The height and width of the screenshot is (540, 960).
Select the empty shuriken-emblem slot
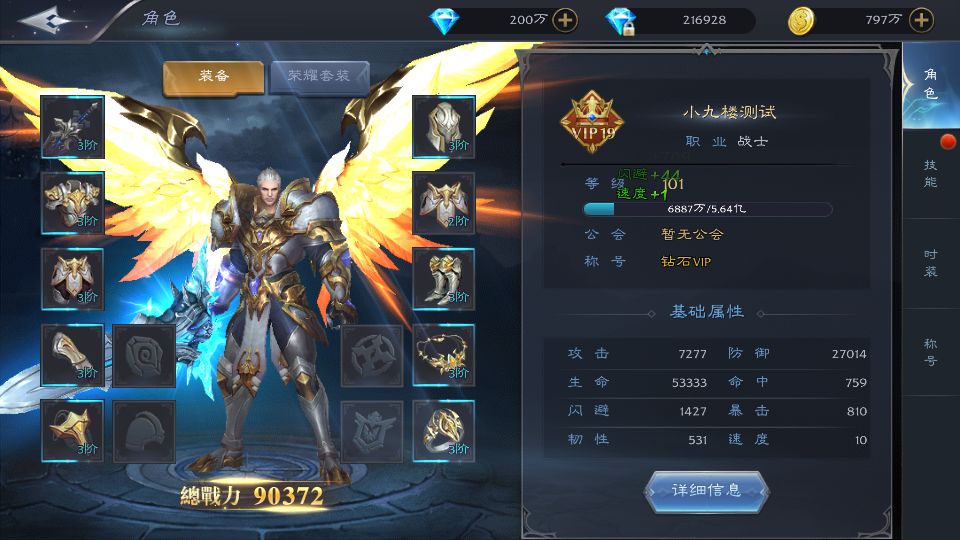point(372,354)
